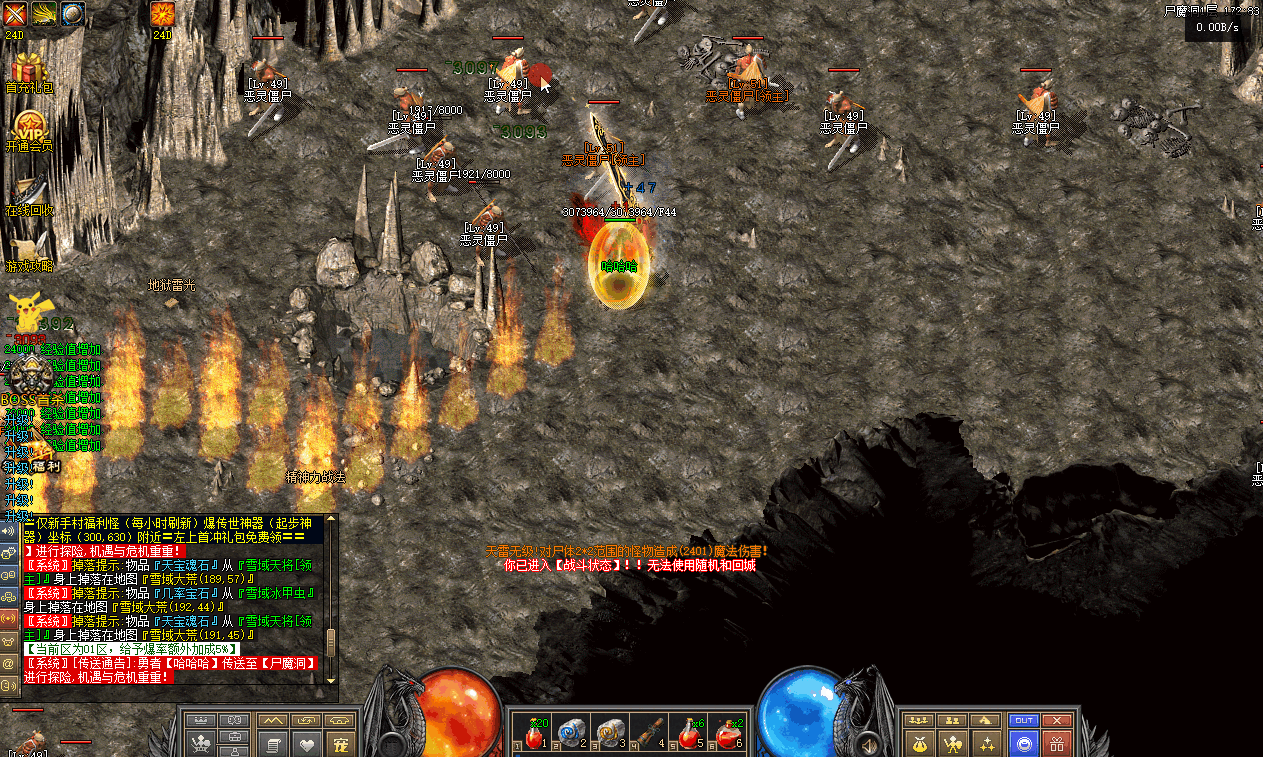Viewport: 1263px width, 757px height.
Task: Use the wooden scroll item in slot 4
Action: tap(650, 736)
